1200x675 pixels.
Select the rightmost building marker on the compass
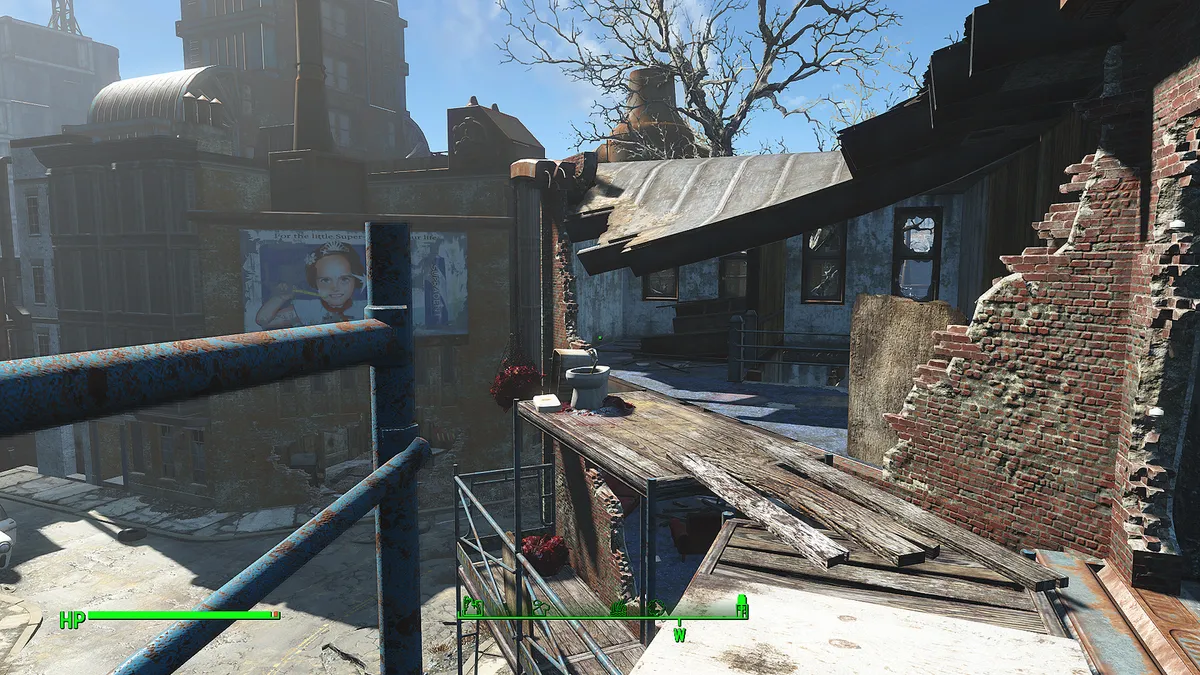[x=741, y=605]
